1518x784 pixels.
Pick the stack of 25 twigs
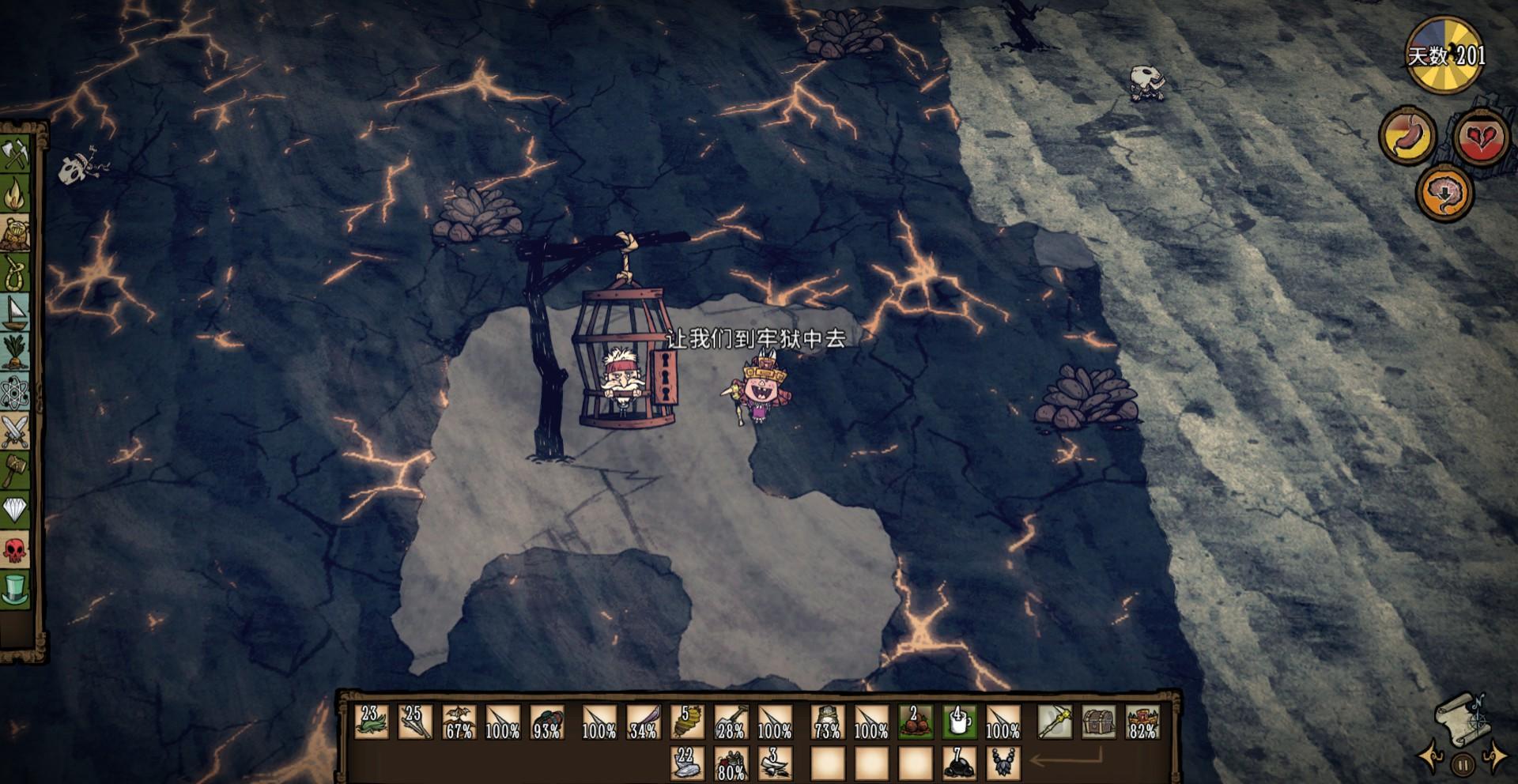coord(415,722)
